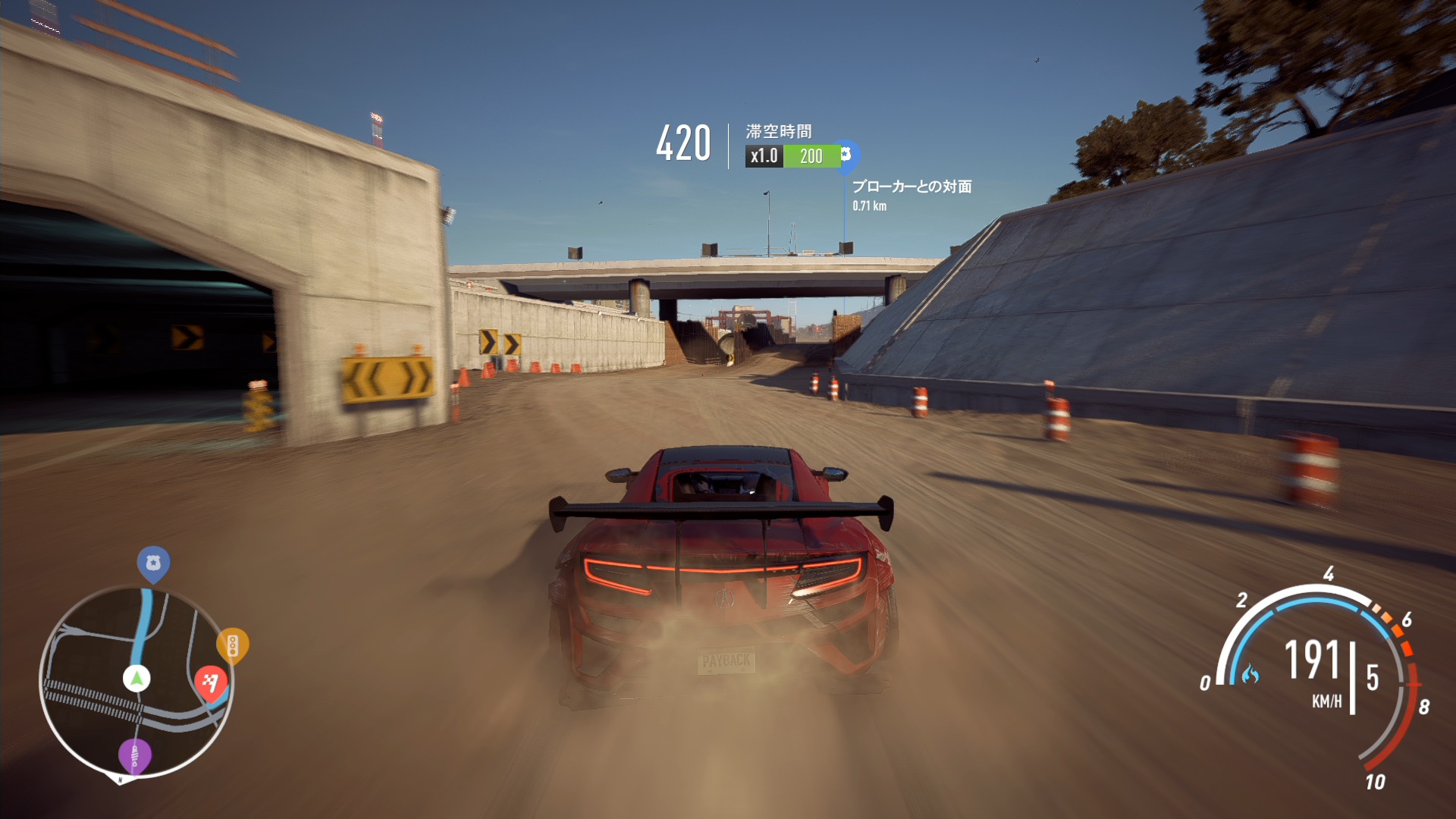Screen dimensions: 1456x819
Task: Select the blue police badge map marker
Action: (153, 563)
